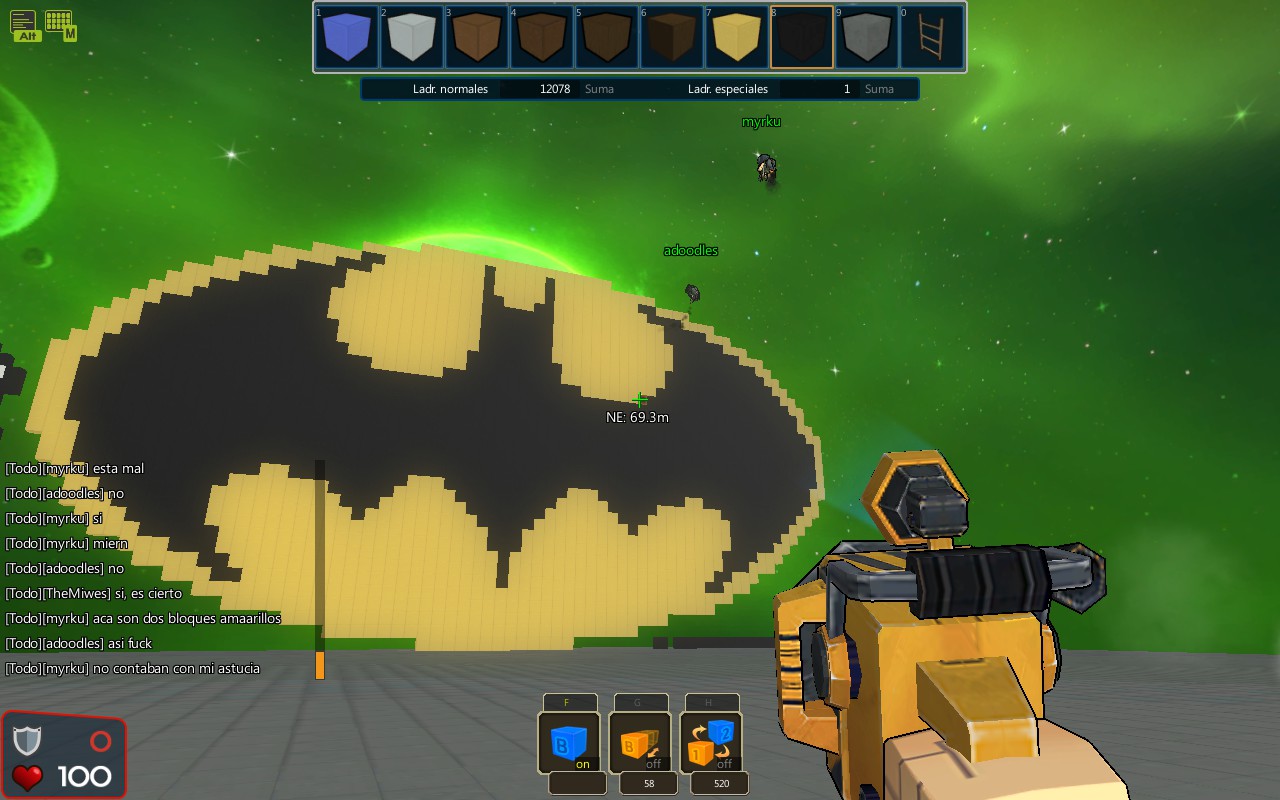This screenshot has height=800, width=1280.
Task: Enable the H block-swap ability marked off
Action: (x=712, y=744)
